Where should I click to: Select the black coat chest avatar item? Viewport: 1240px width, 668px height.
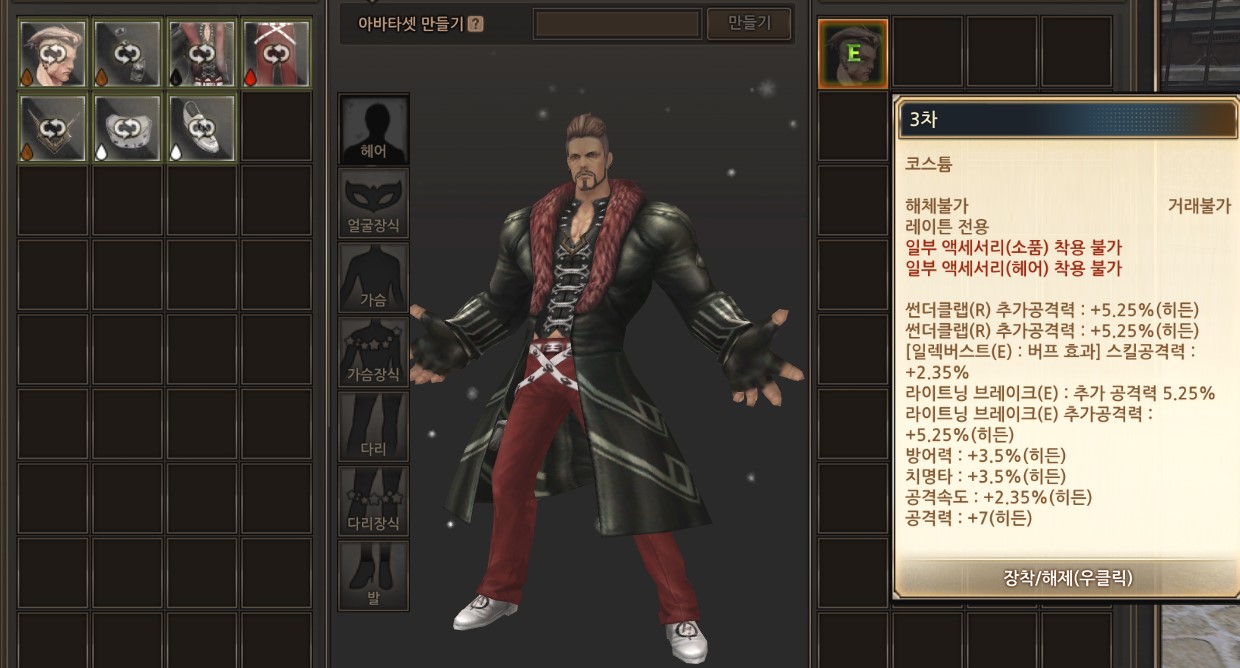pos(202,53)
